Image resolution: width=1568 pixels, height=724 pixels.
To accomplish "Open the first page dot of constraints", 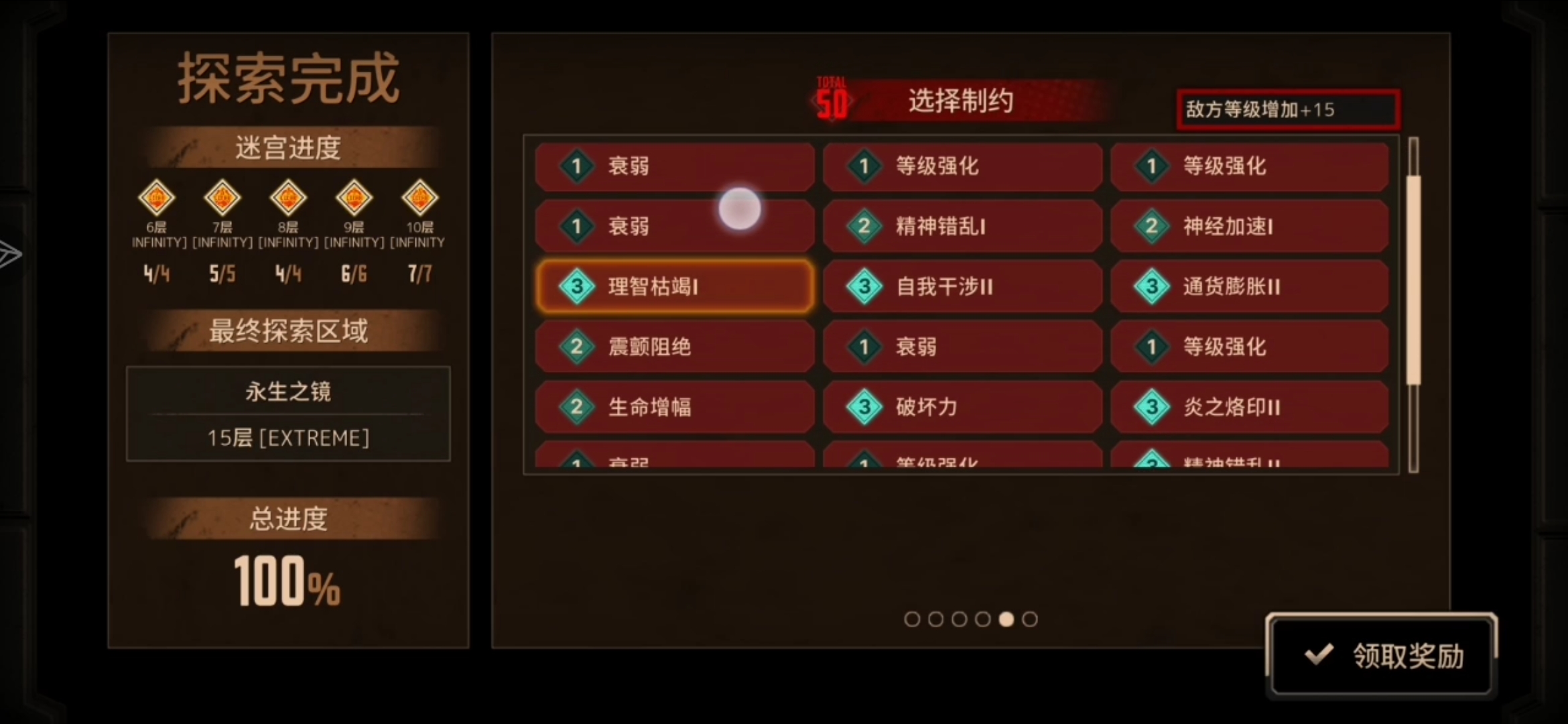I will (x=912, y=620).
